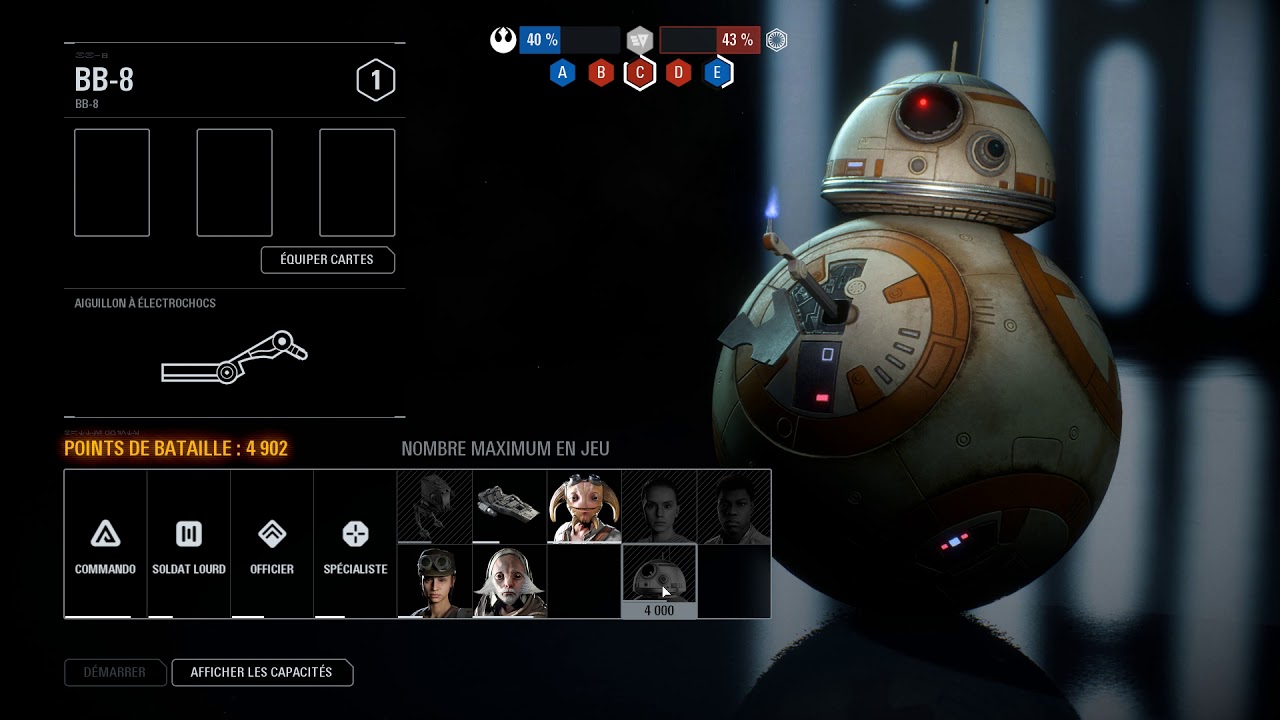Select the goggled alien reinforcement portrait

coord(584,507)
